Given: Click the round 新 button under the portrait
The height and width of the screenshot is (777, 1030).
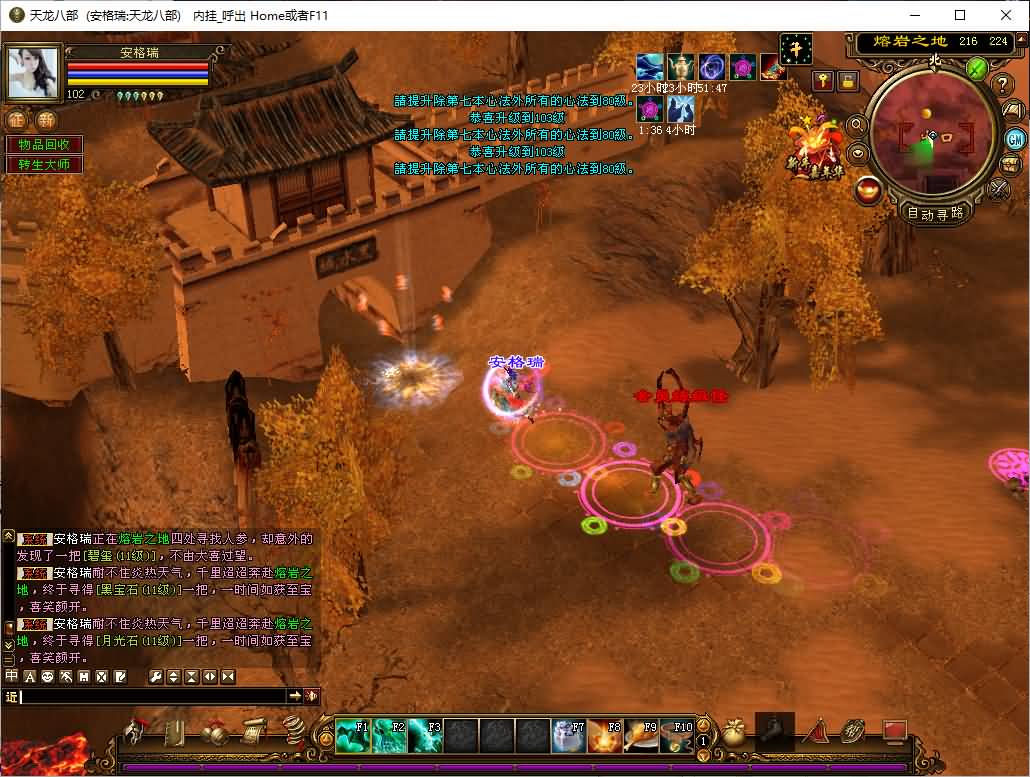Looking at the screenshot, I should [x=46, y=120].
